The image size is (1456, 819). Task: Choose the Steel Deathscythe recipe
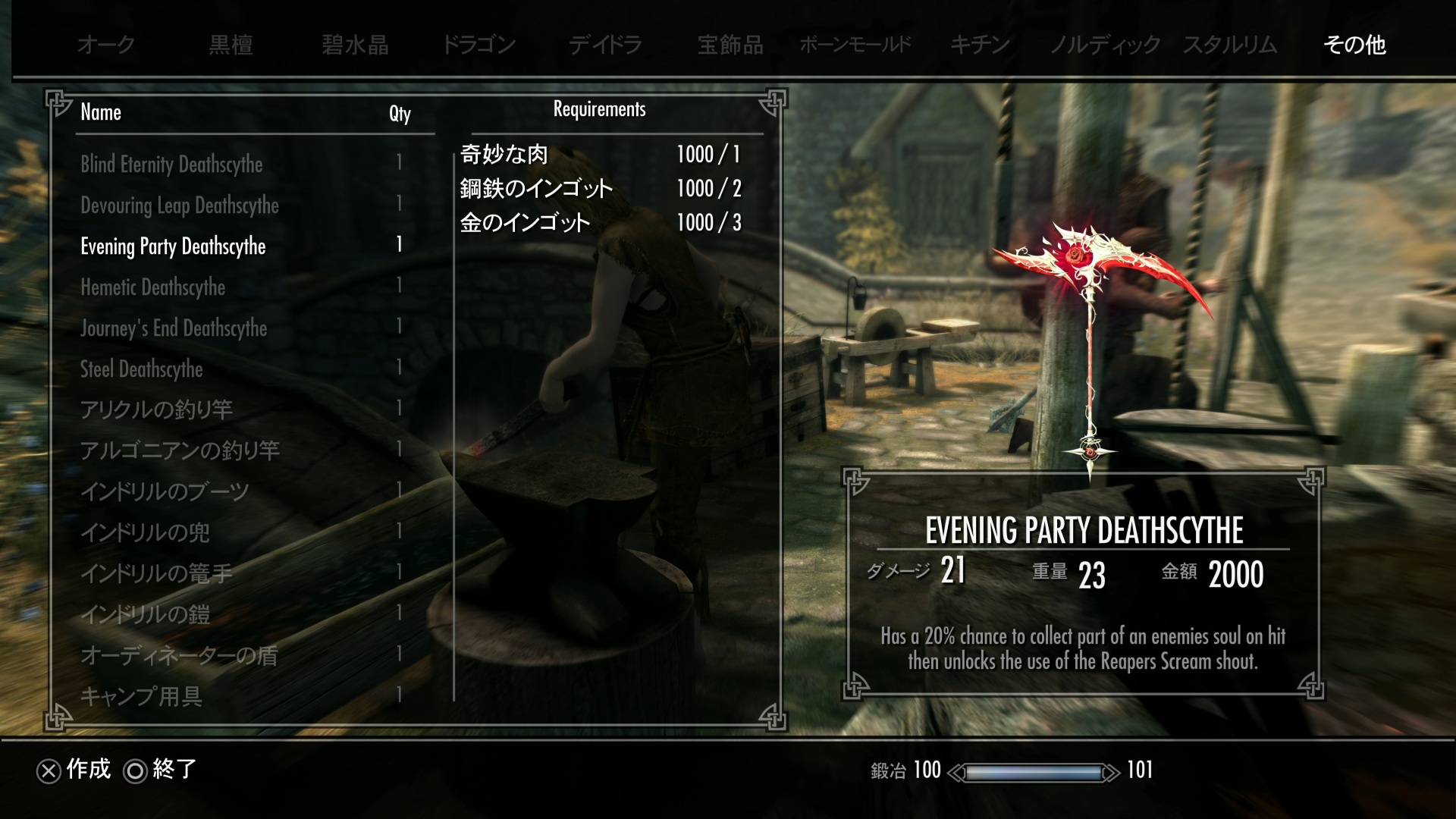tap(142, 369)
